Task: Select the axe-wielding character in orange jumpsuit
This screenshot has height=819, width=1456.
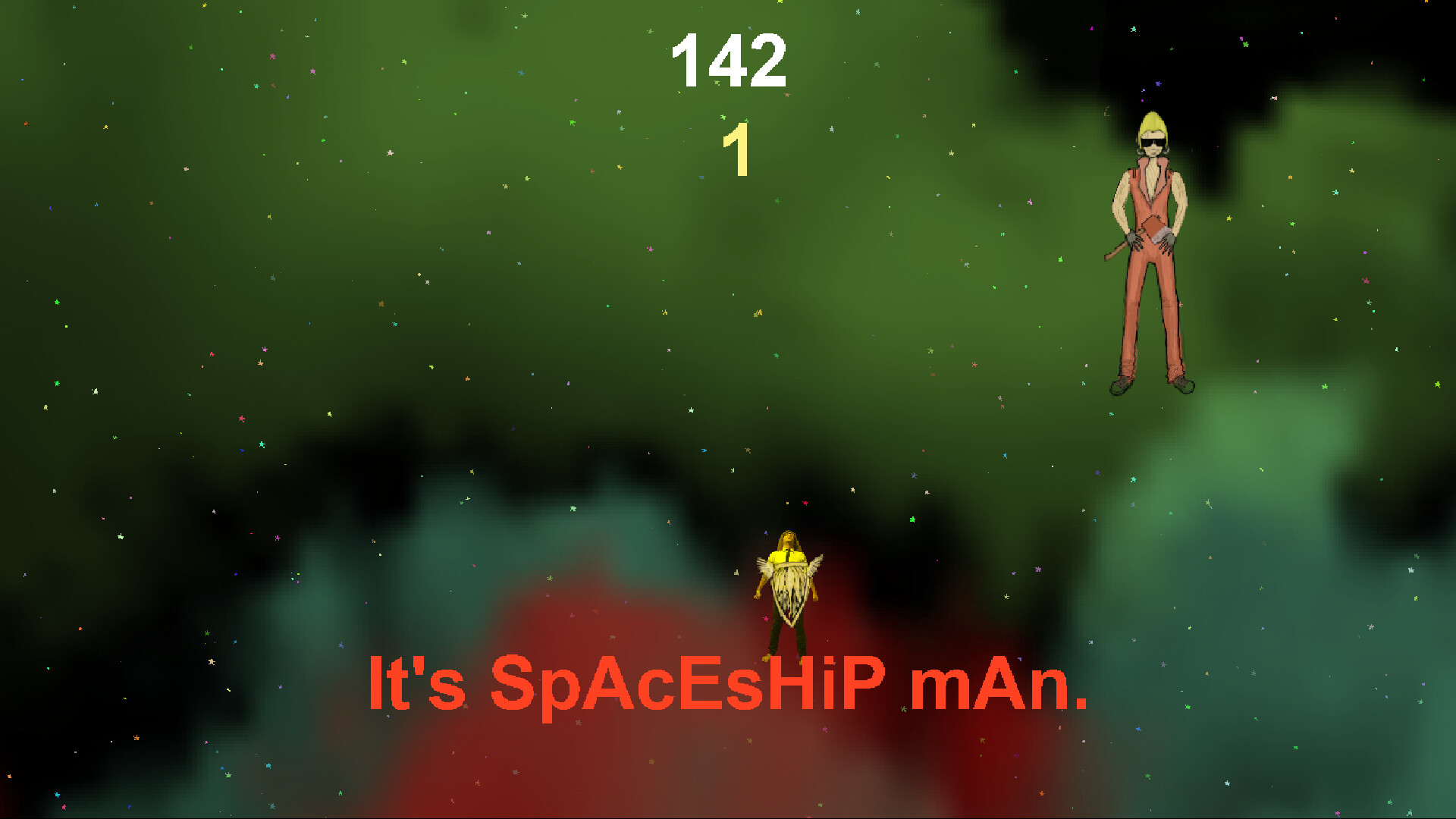Action: (x=1151, y=227)
